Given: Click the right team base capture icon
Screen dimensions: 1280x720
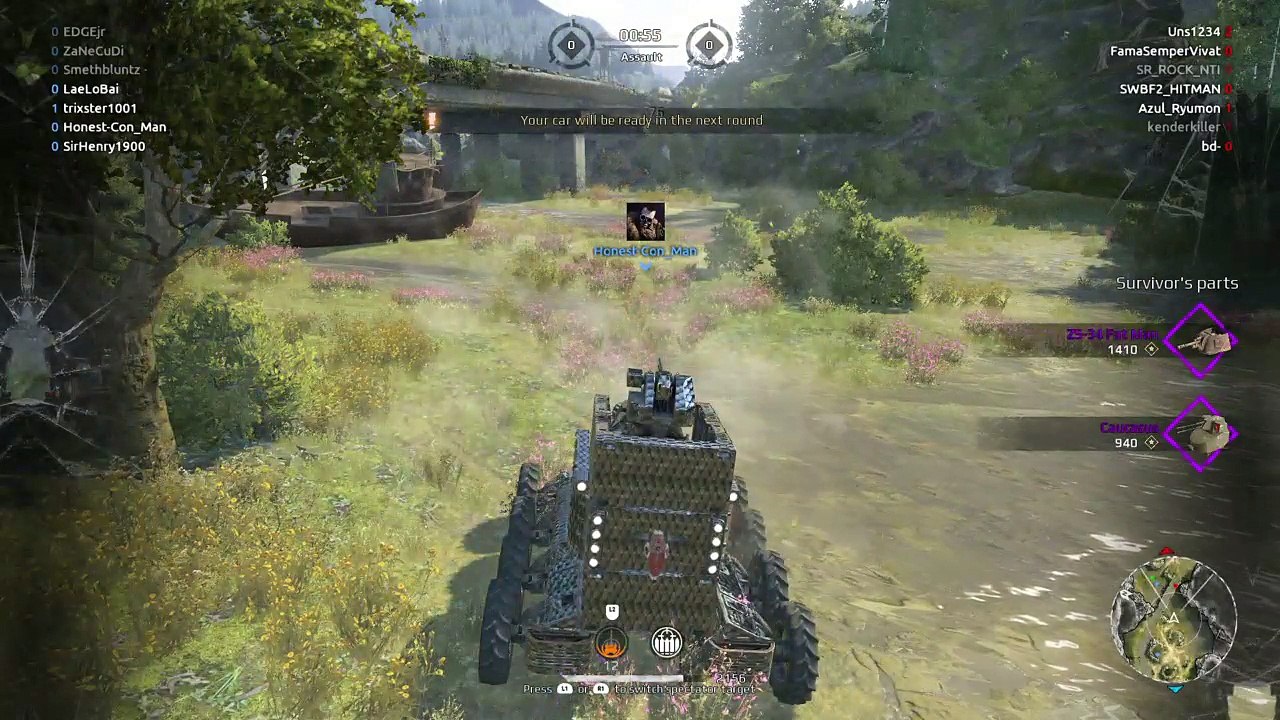Looking at the screenshot, I should pos(709,45).
